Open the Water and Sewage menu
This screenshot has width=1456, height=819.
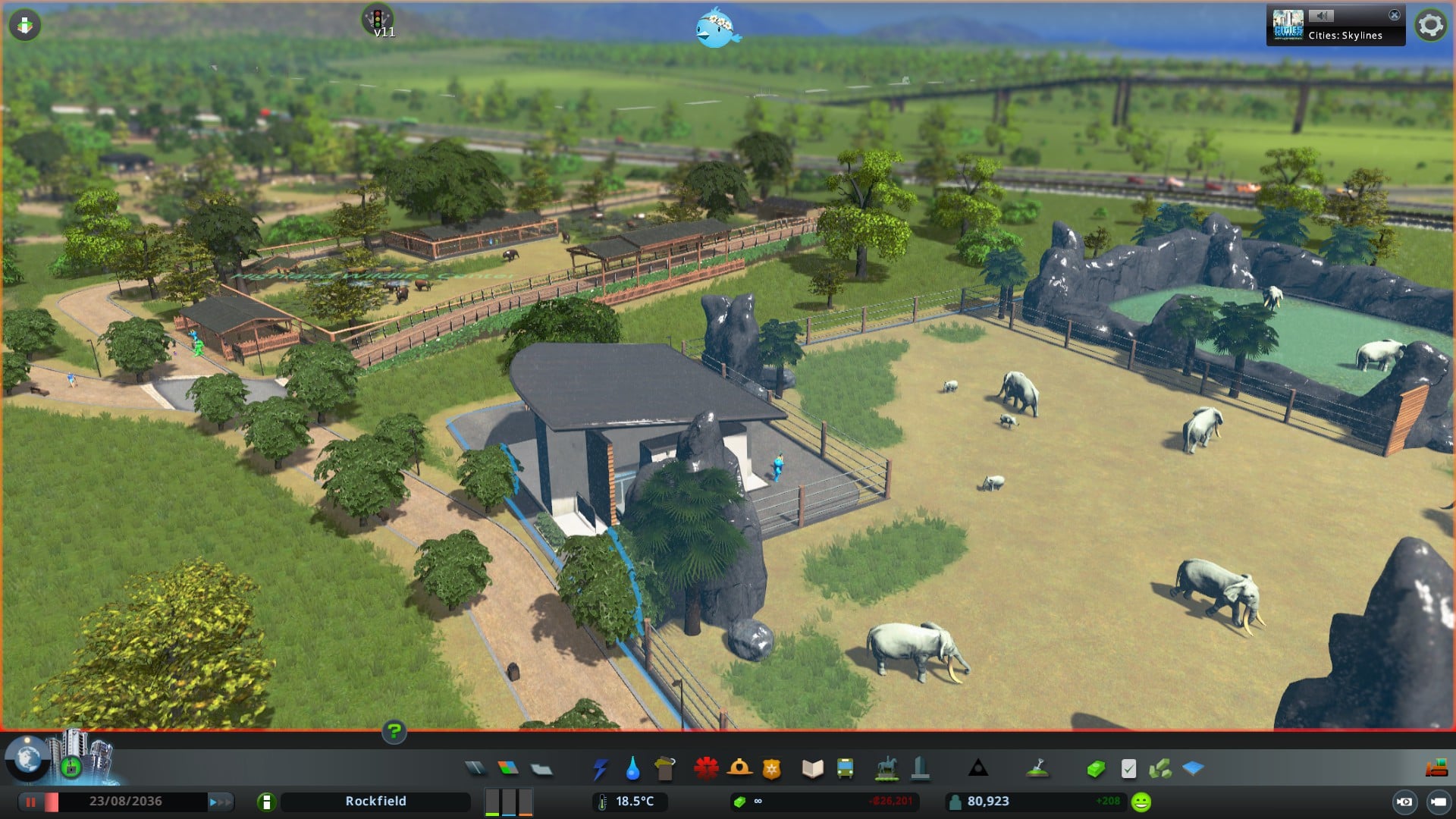pyautogui.click(x=632, y=769)
